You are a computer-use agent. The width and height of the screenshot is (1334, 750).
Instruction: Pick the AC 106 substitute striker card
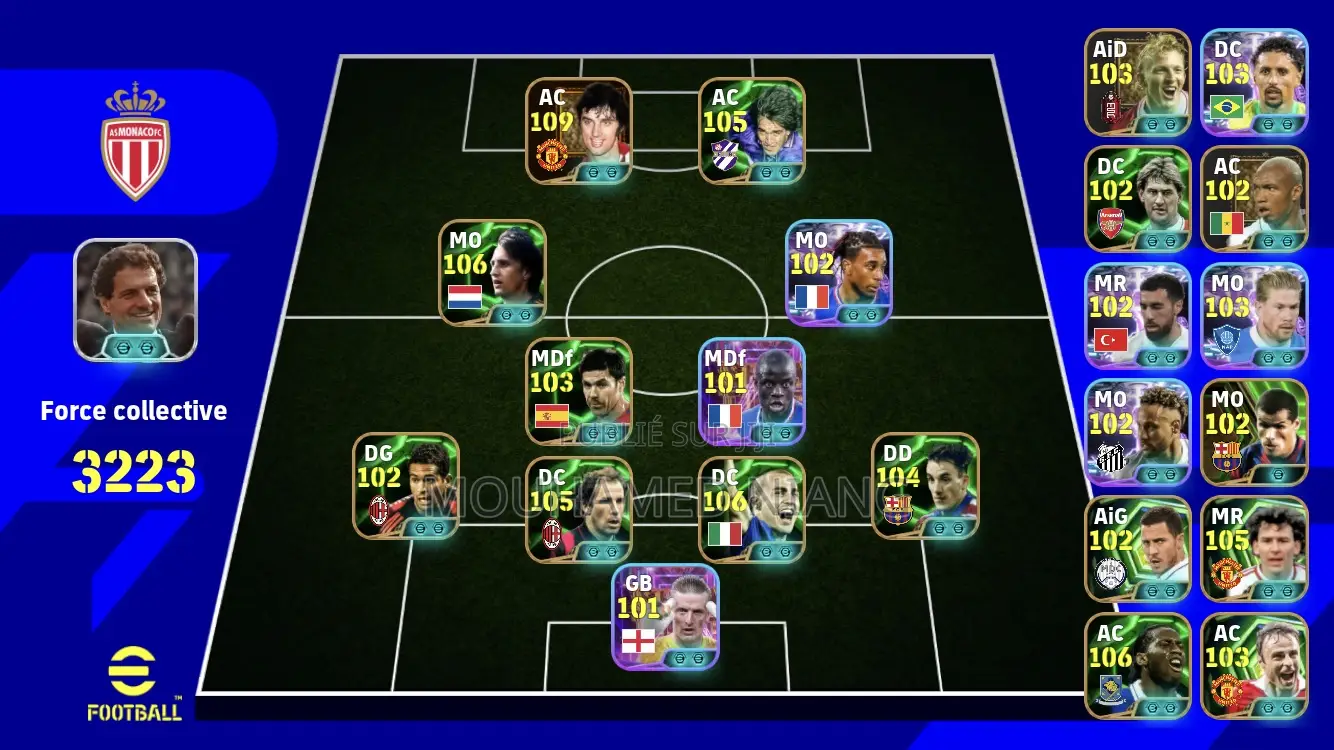tap(1138, 665)
